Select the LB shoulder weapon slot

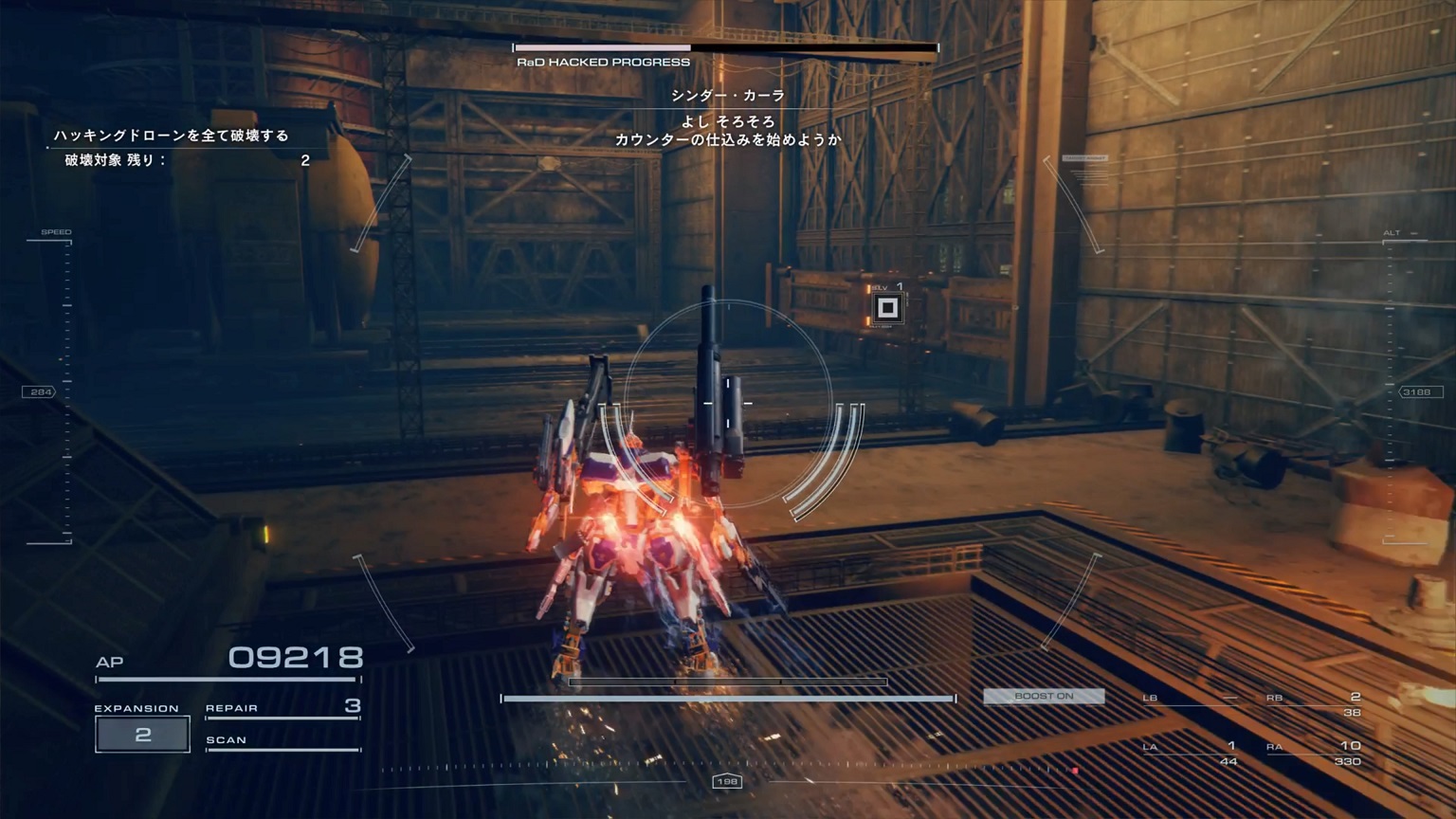1191,699
